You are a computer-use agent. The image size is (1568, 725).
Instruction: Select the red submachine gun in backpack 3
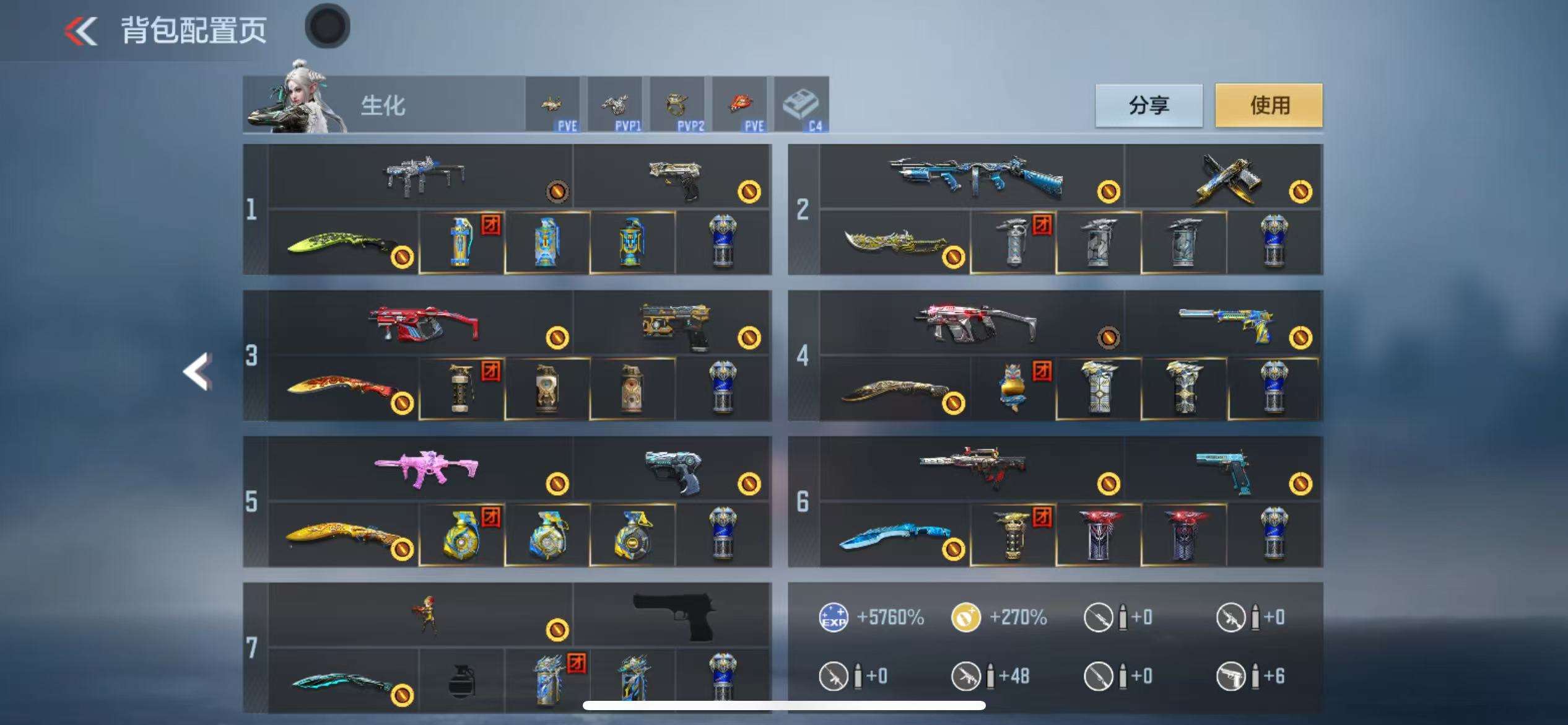coord(424,323)
